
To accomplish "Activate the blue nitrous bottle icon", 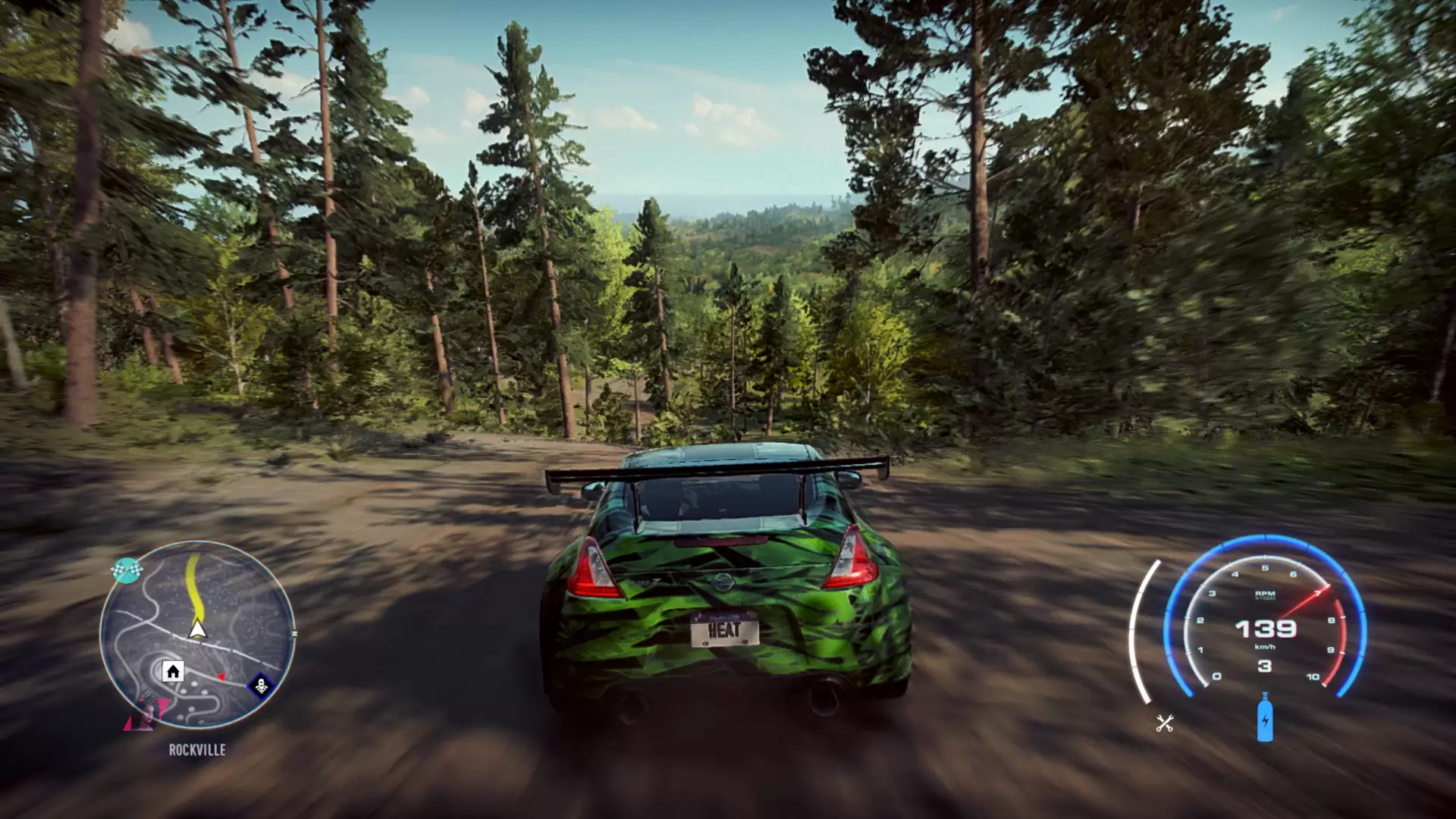I will coord(1264,717).
